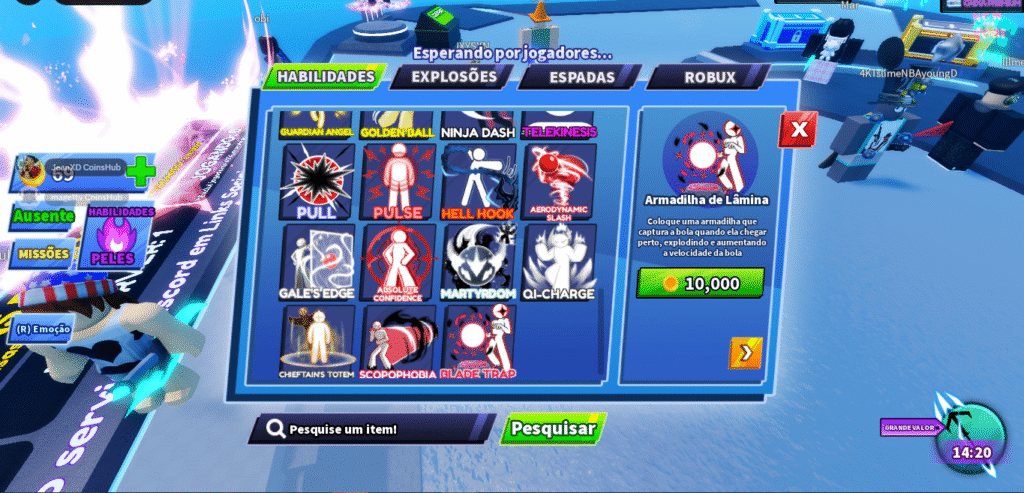Select the Gale's Edge ability
This screenshot has height=493, width=1024.
coord(317,262)
